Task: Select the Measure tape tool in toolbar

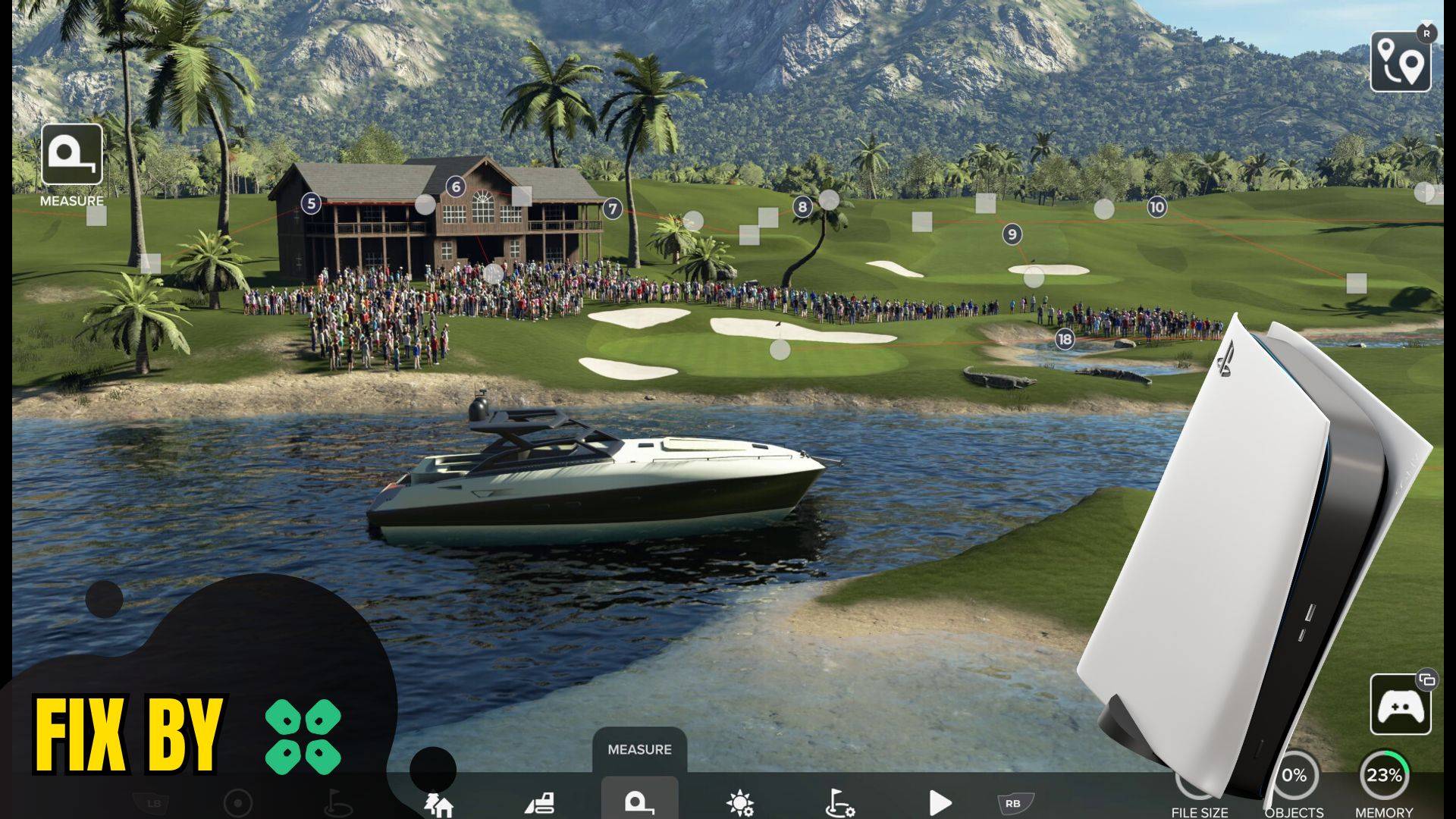Action: tap(639, 802)
